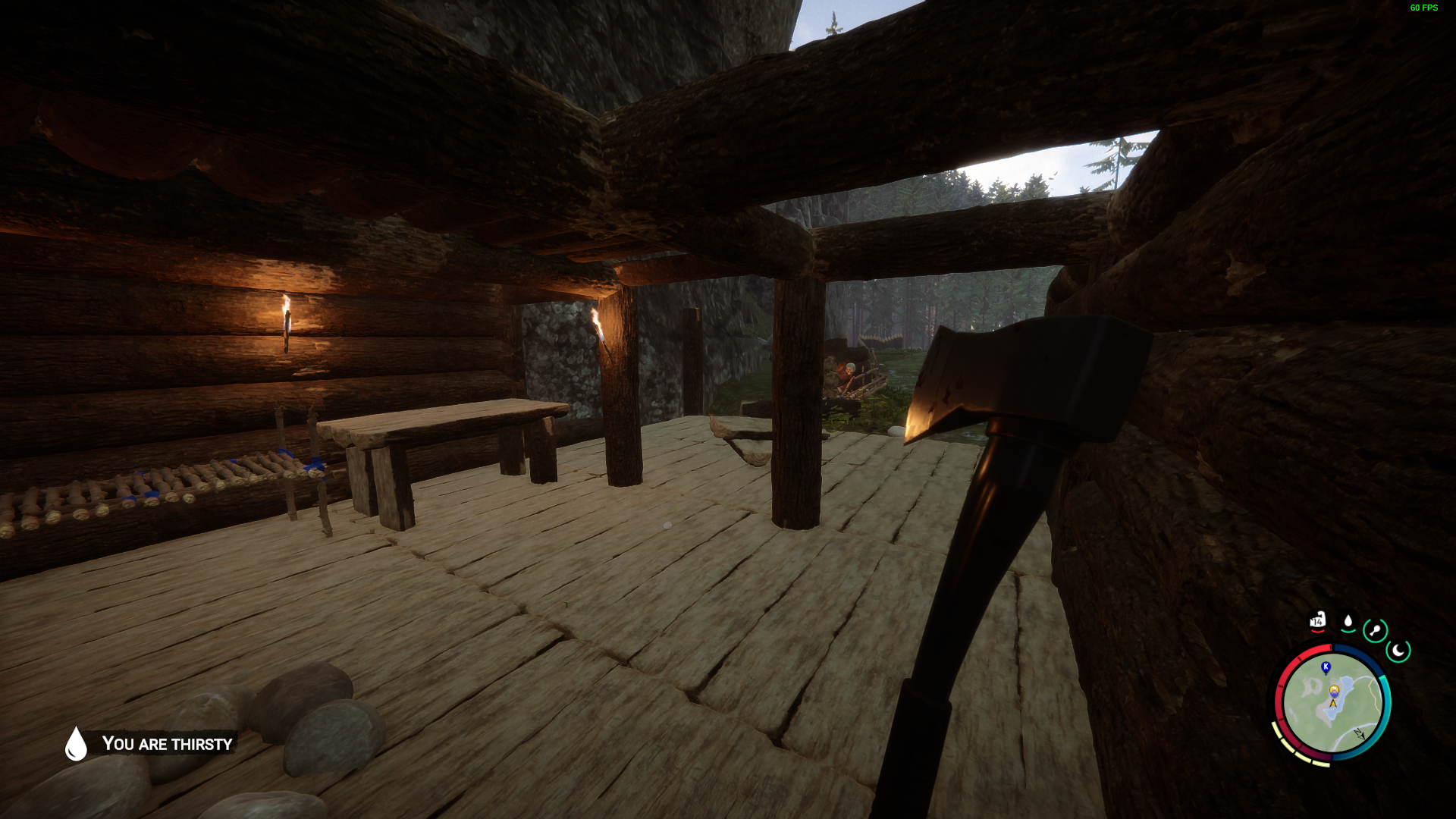The width and height of the screenshot is (1456, 819).
Task: Open the circular minimap
Action: (1332, 703)
